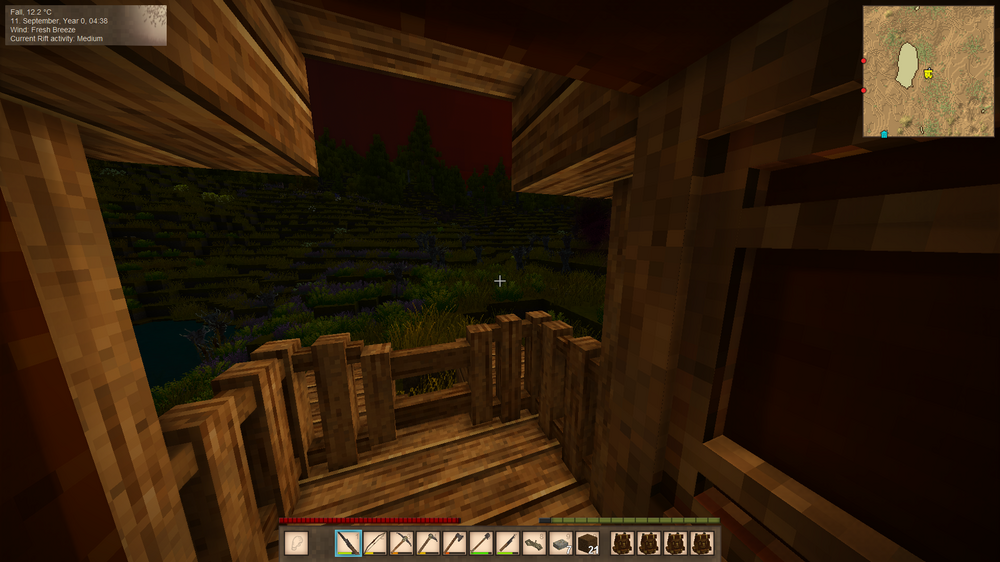
Task: Select the stone stack of 7
Action: click(561, 543)
